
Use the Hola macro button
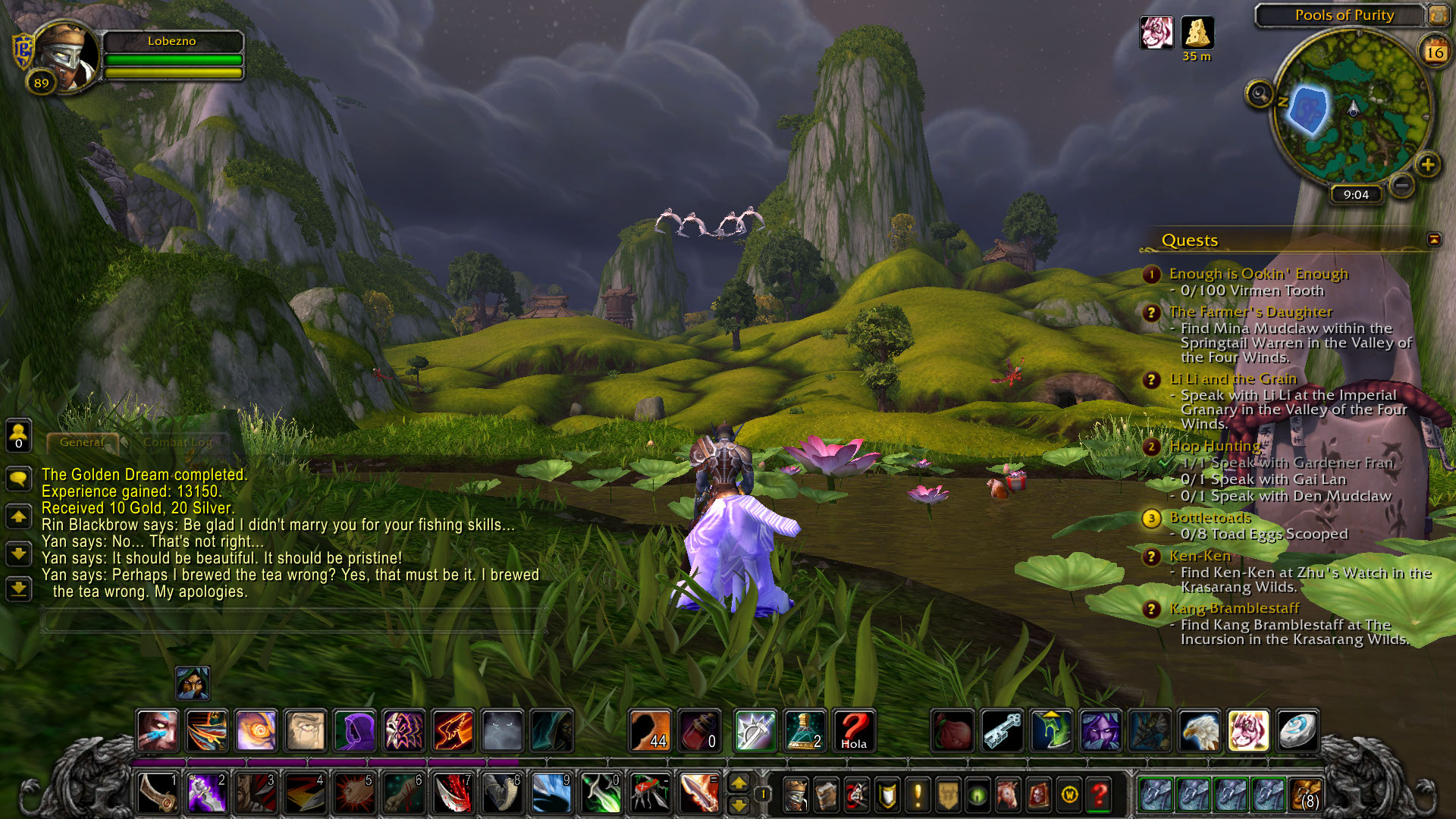click(x=854, y=731)
